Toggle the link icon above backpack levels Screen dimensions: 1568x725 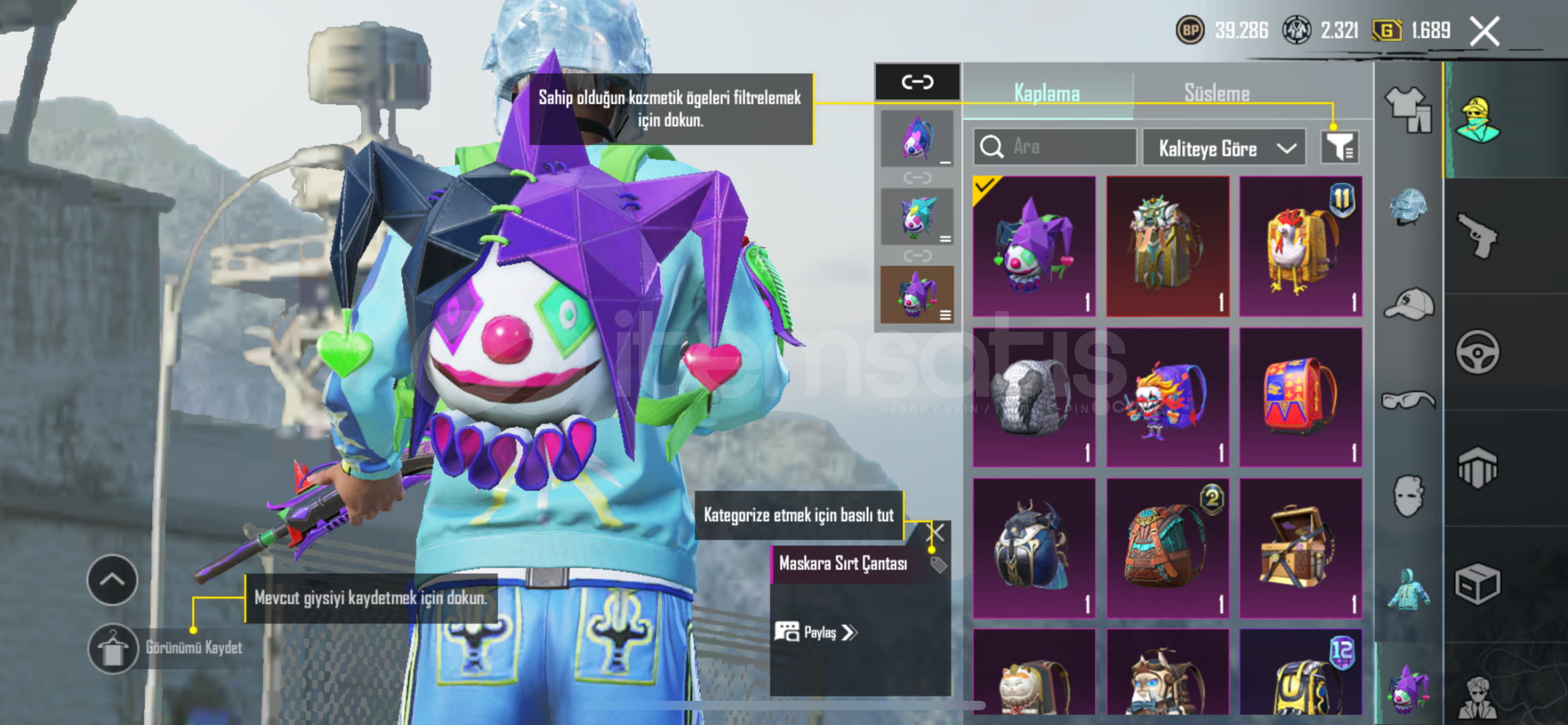click(917, 82)
